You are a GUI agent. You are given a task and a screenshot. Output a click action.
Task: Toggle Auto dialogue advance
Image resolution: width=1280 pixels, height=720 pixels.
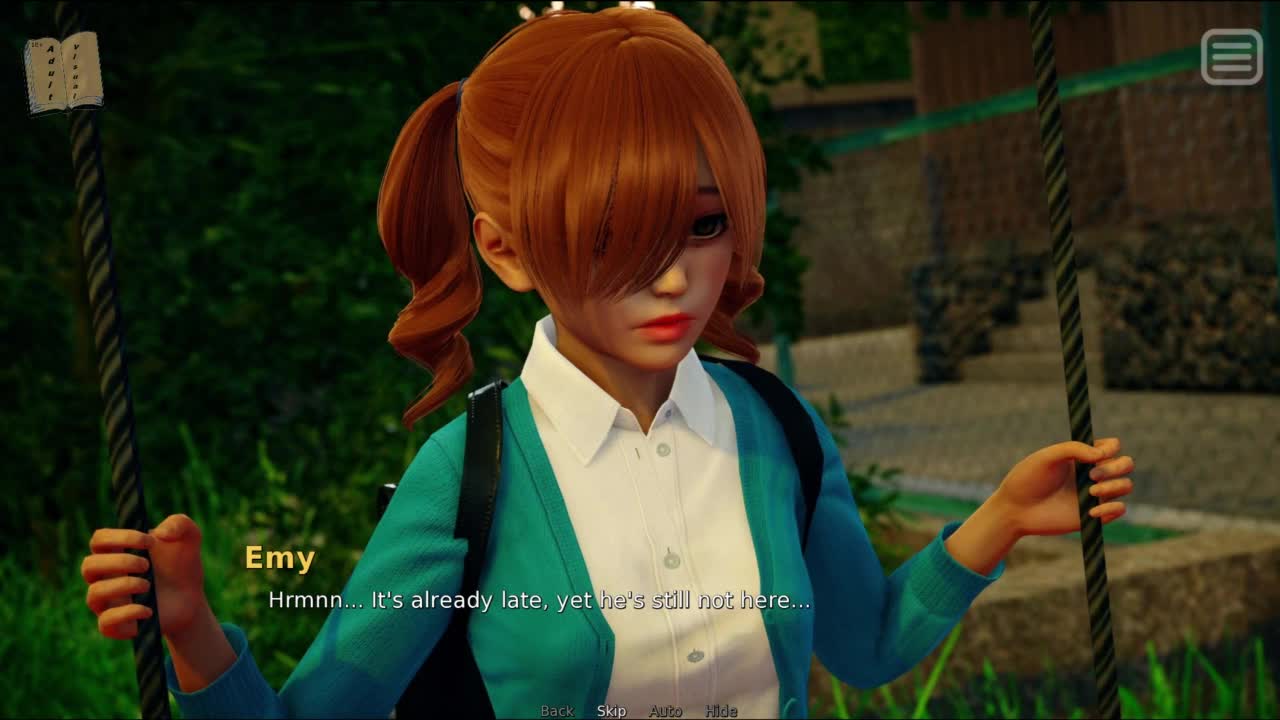(665, 711)
